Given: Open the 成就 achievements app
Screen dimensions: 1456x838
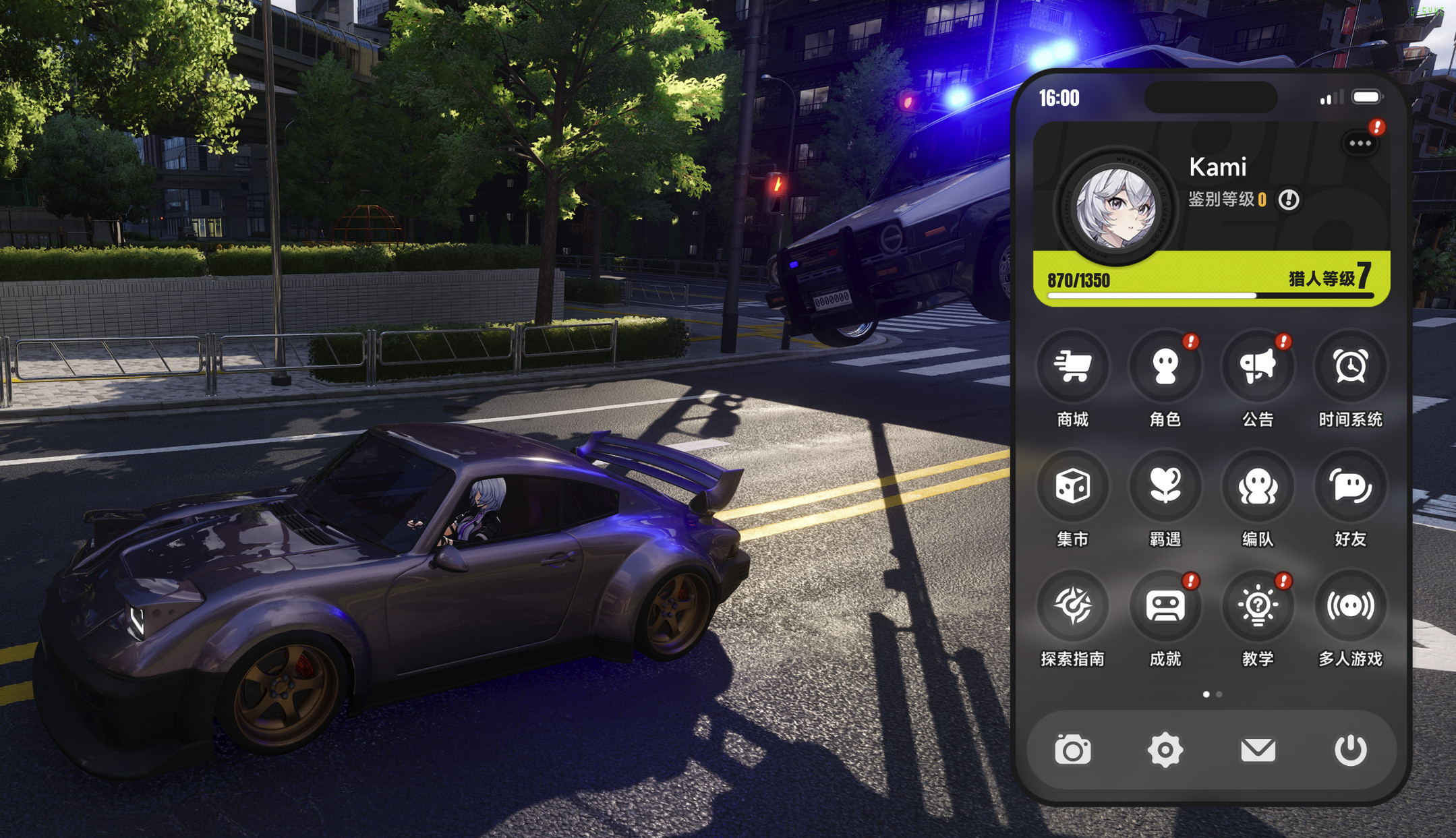Looking at the screenshot, I should (x=1165, y=605).
